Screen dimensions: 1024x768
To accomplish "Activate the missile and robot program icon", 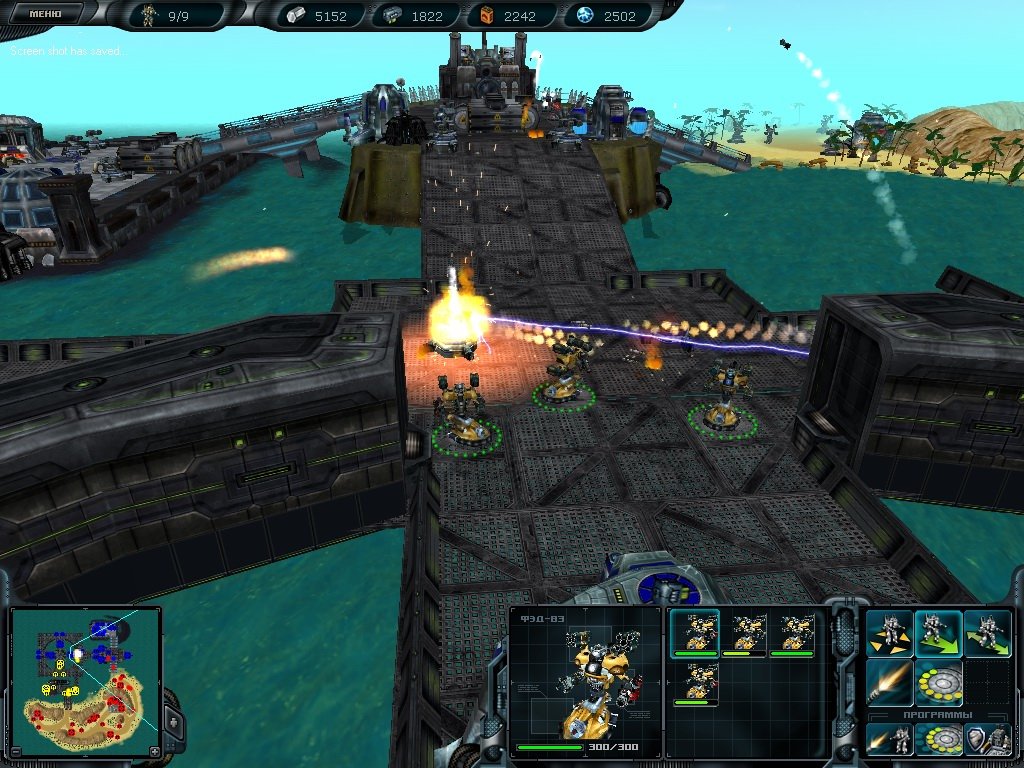I will (890, 740).
